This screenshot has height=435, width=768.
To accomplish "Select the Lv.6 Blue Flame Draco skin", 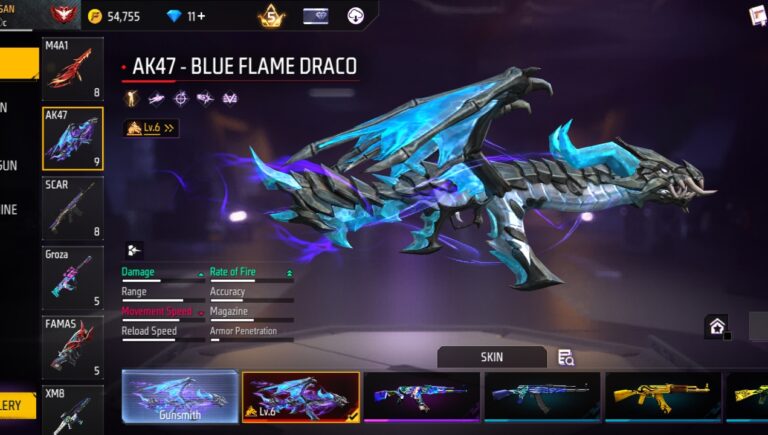I will 300,396.
